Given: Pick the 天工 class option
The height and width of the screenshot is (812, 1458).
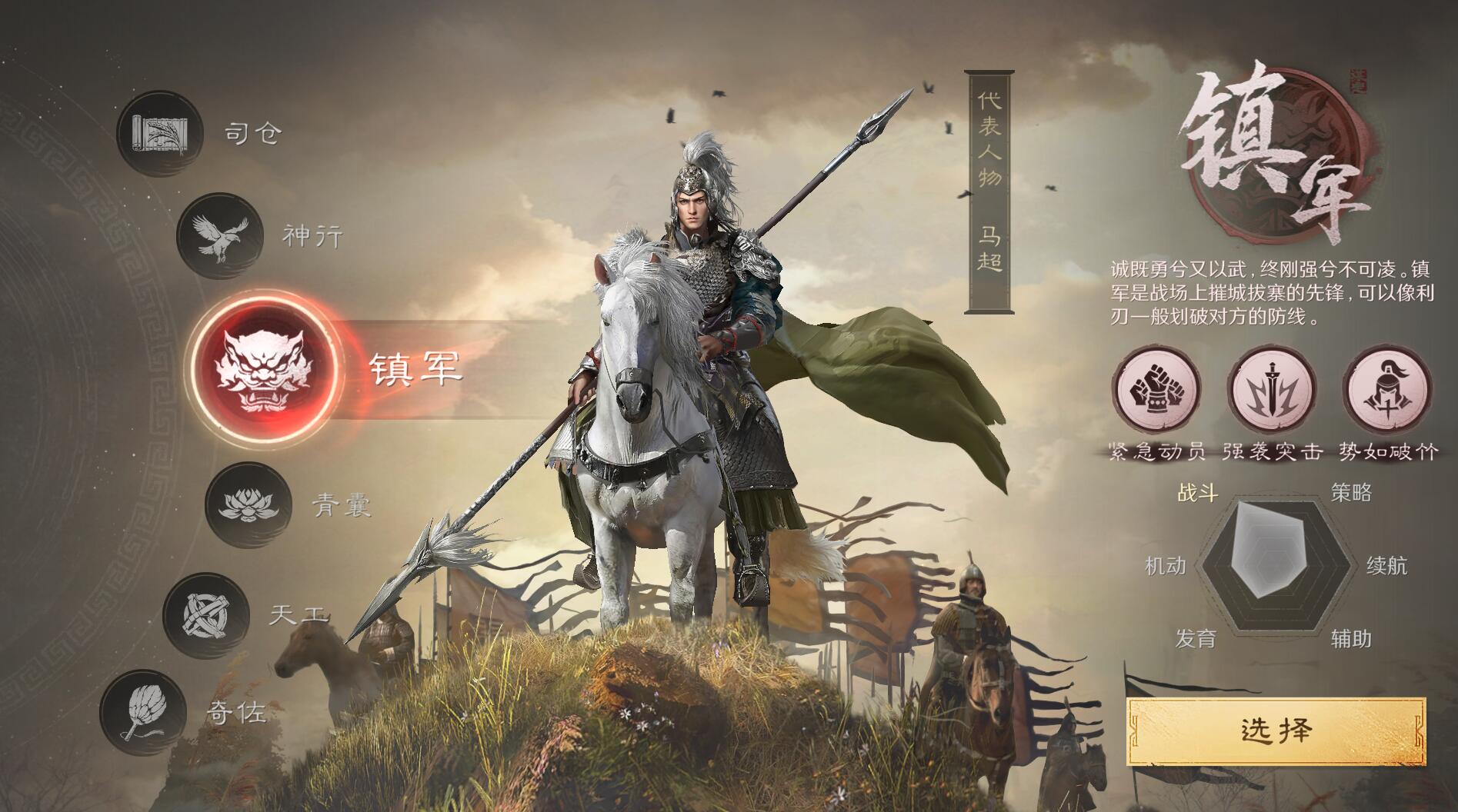Looking at the screenshot, I should coord(206,615).
